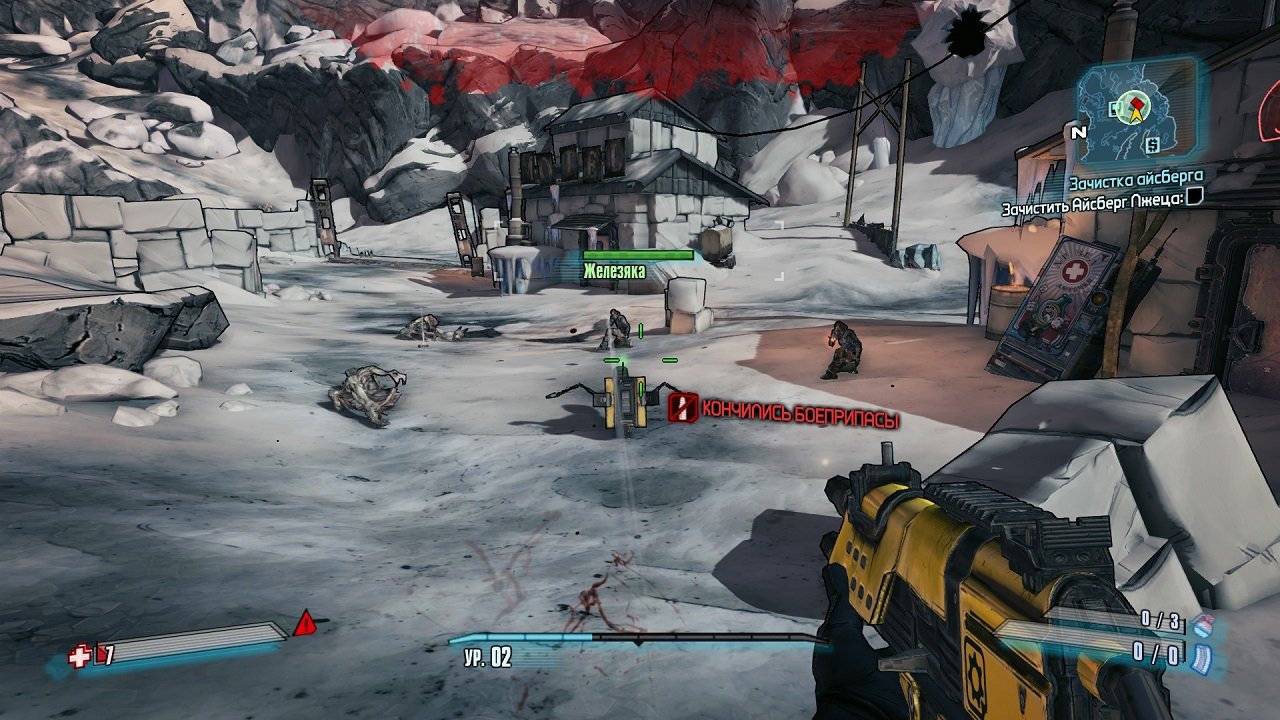The width and height of the screenshot is (1280, 720).
Task: Click the N compass indicator beside the minimap
Action: [1079, 131]
